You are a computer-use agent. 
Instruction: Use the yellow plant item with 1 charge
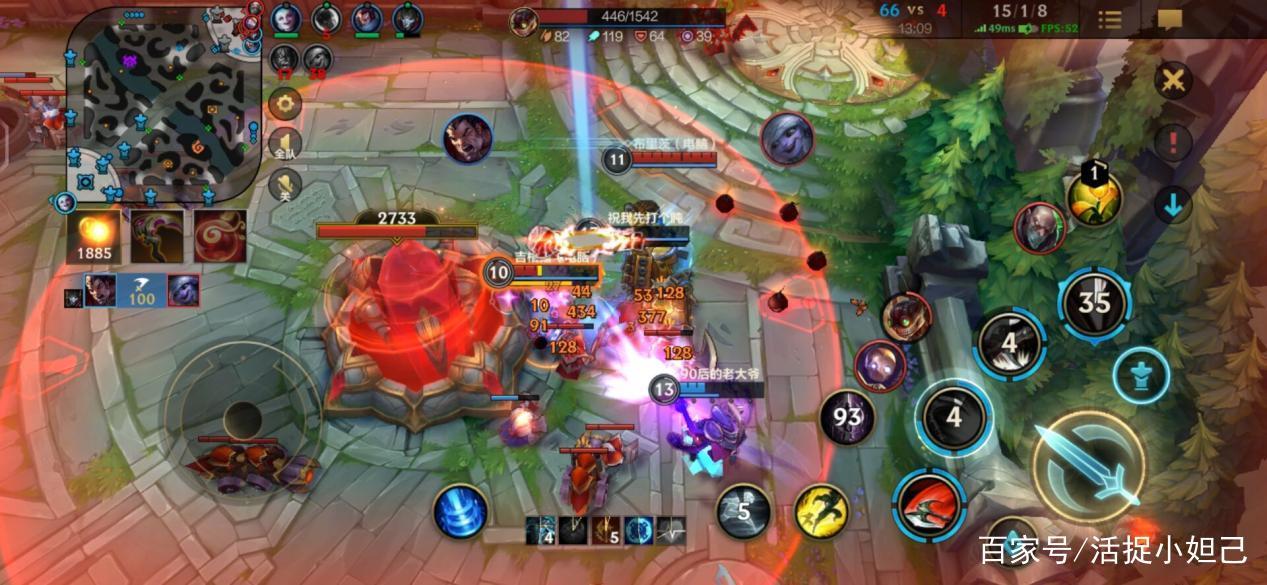tap(1094, 196)
